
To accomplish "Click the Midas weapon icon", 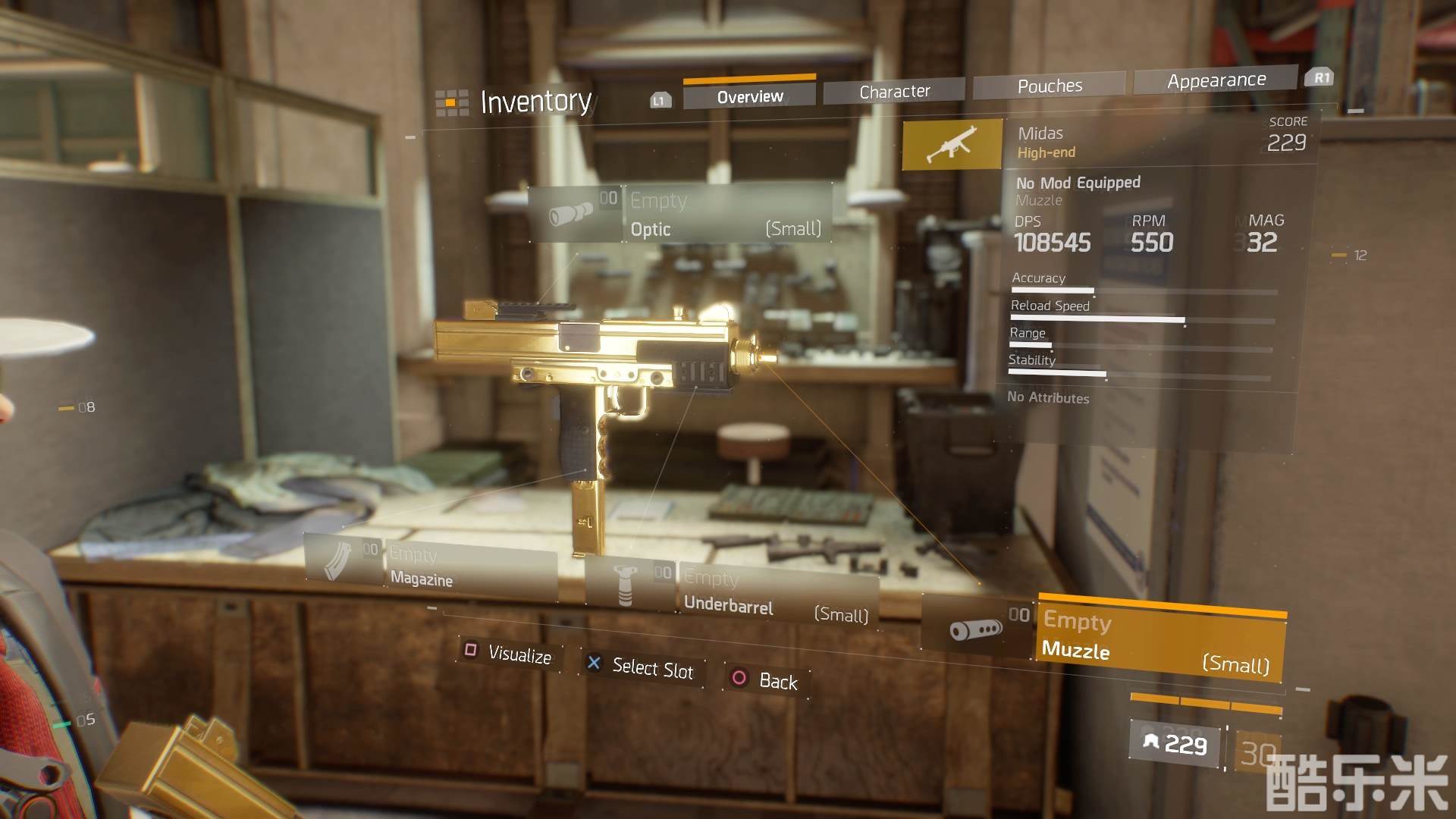I will tap(952, 144).
